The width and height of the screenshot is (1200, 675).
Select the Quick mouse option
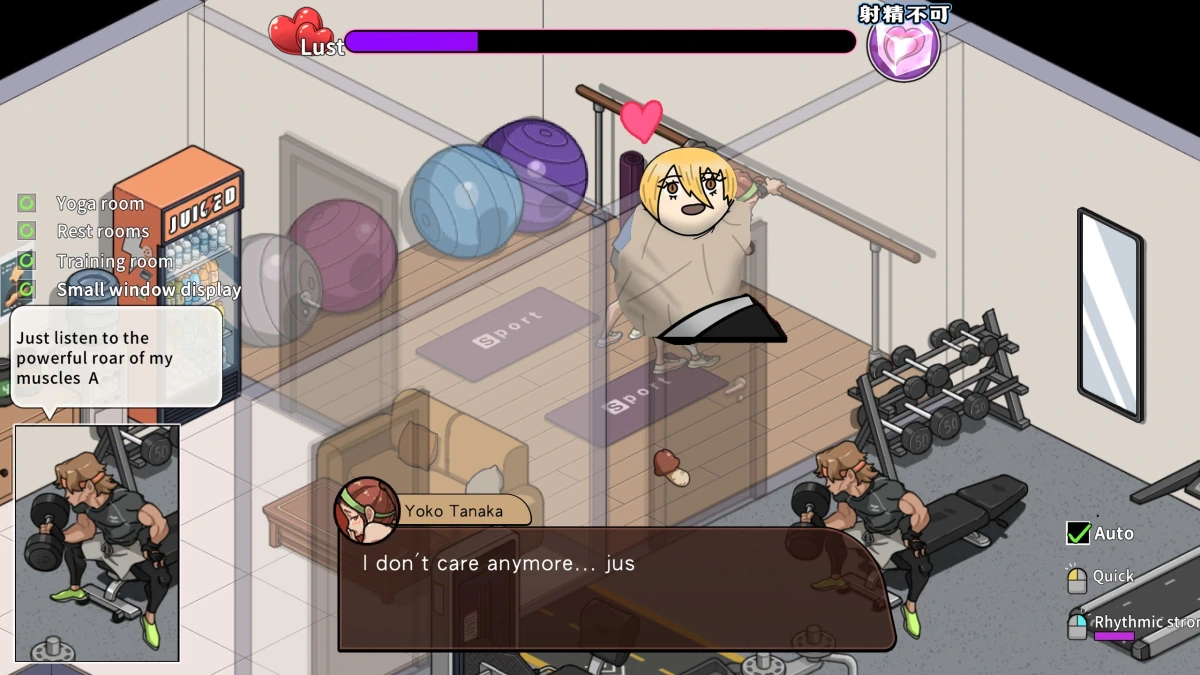coord(1077,579)
